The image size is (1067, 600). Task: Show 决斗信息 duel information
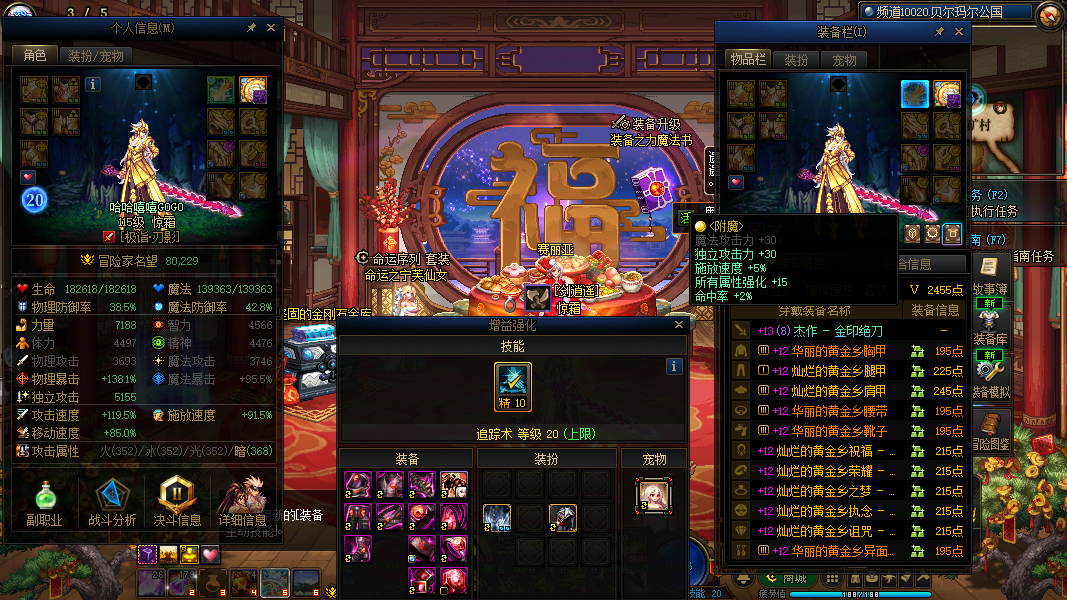177,502
